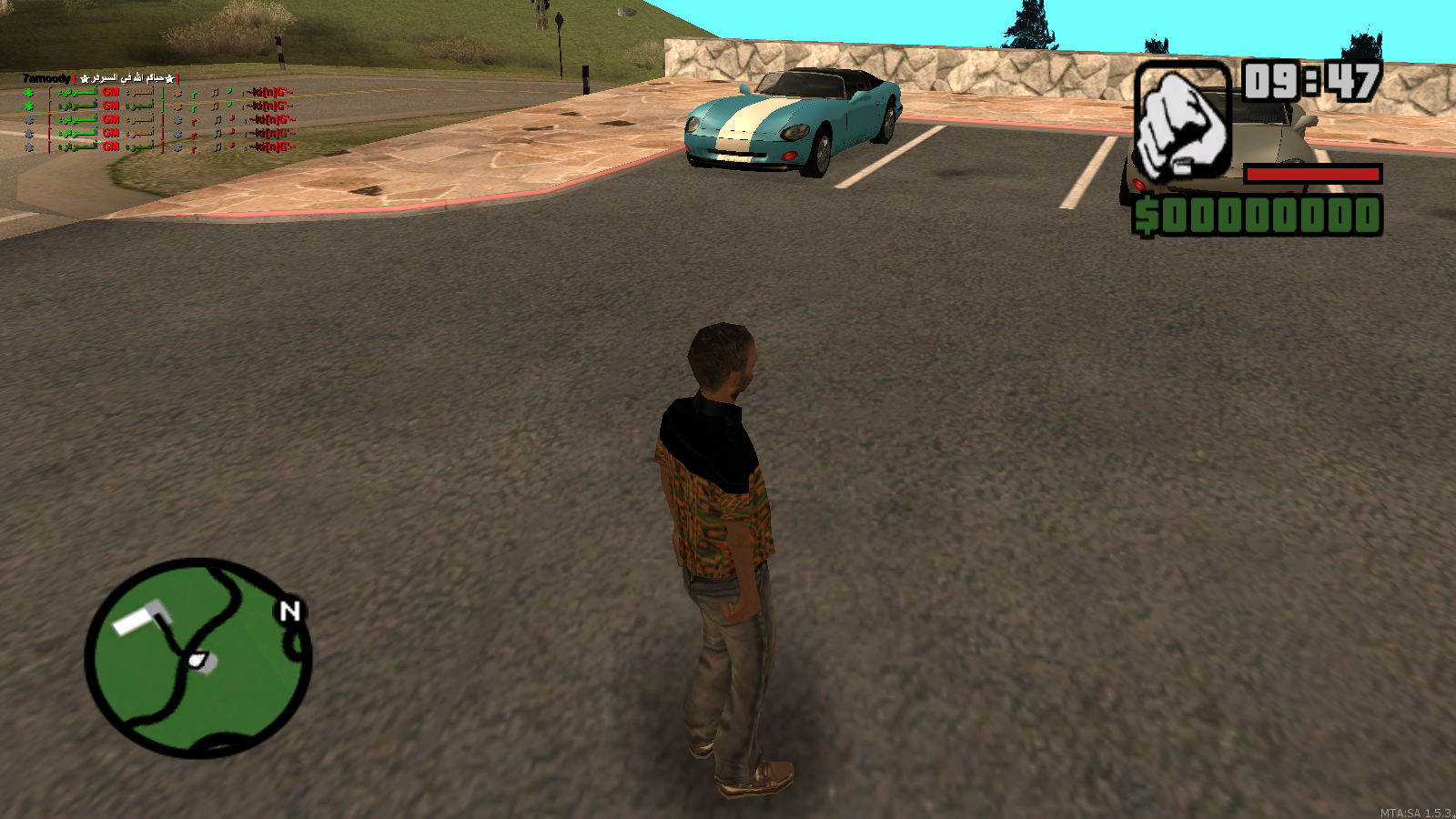This screenshot has width=1456, height=819.
Task: Click the N north marker on radar
Action: point(289,611)
